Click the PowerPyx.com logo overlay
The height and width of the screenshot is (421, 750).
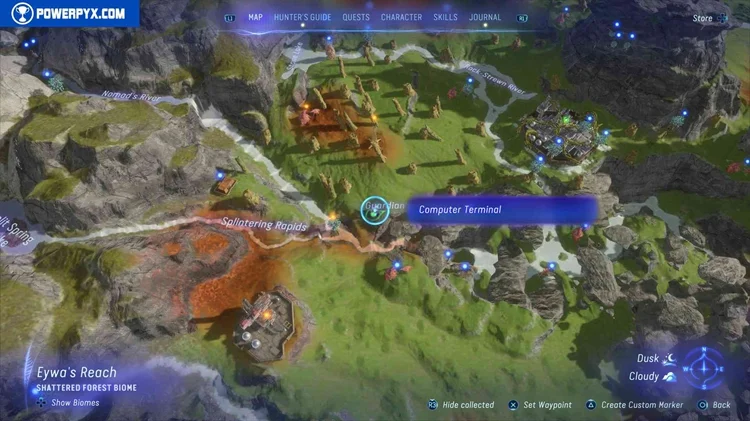tap(69, 13)
